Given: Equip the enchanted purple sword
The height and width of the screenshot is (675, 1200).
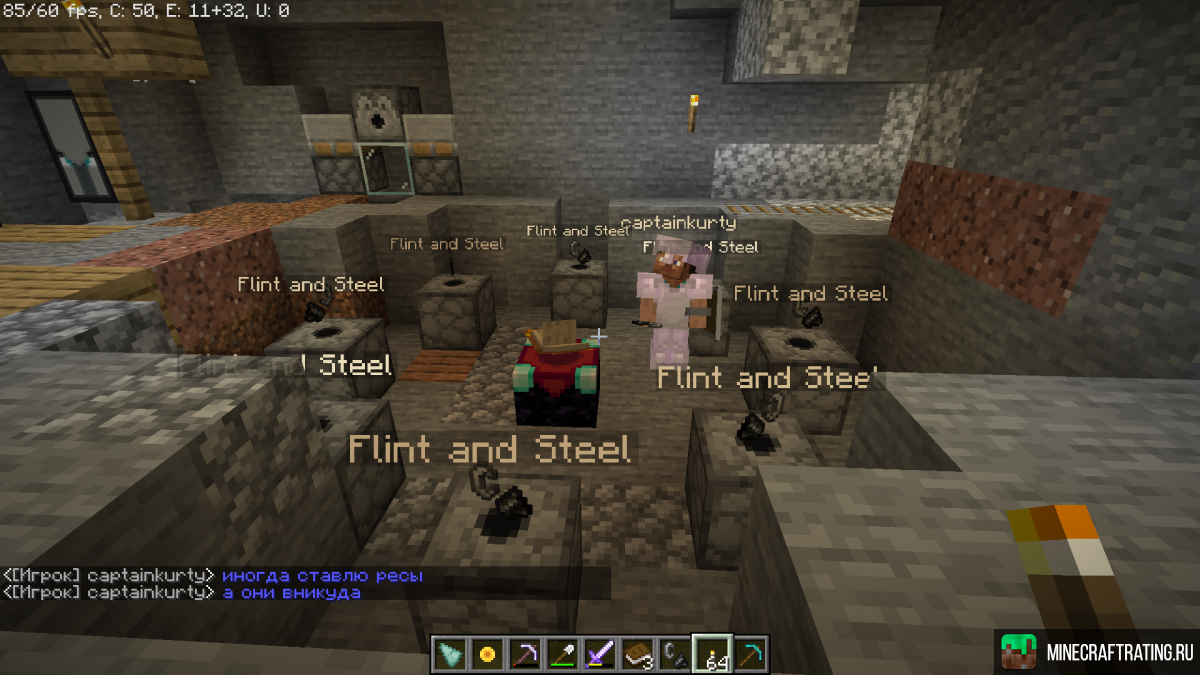Looking at the screenshot, I should pos(599,653).
